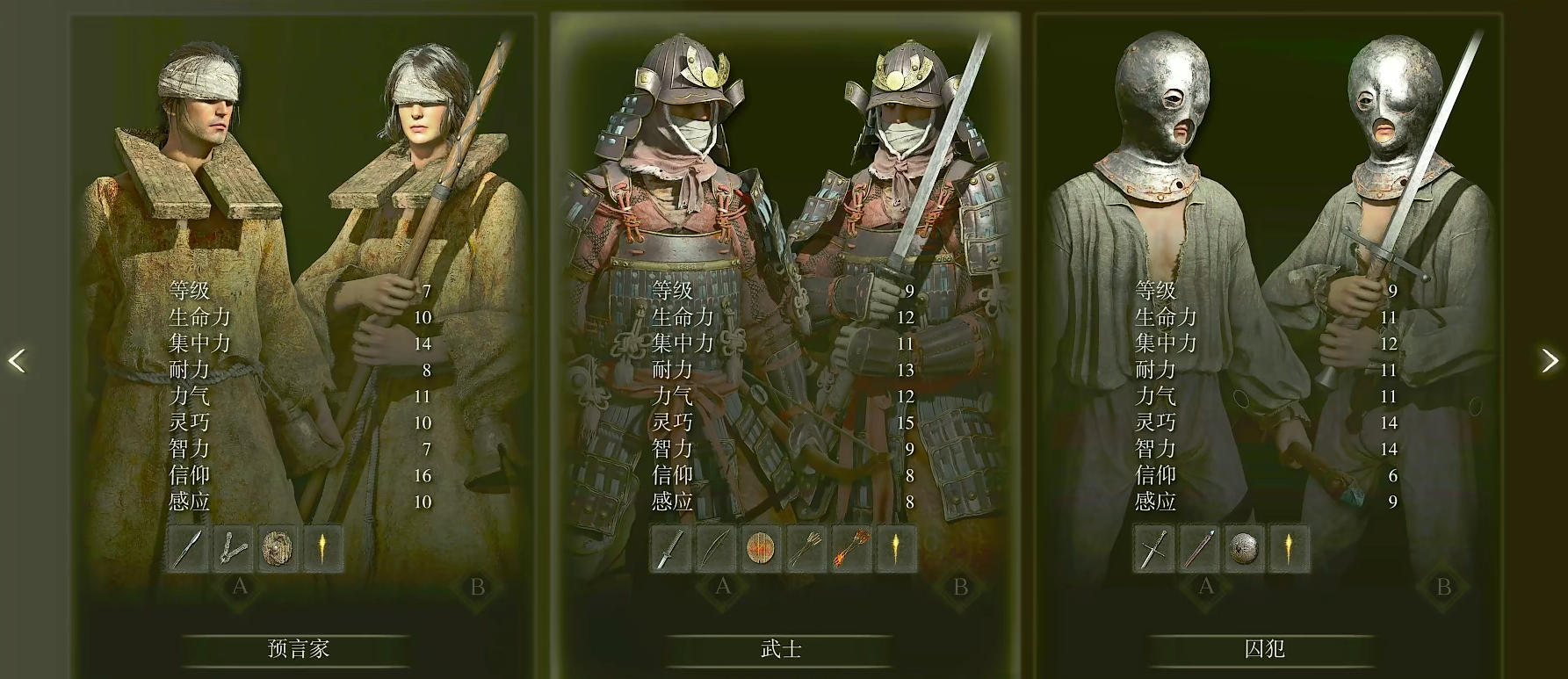Click the right arrow to view more classes

[1549, 361]
